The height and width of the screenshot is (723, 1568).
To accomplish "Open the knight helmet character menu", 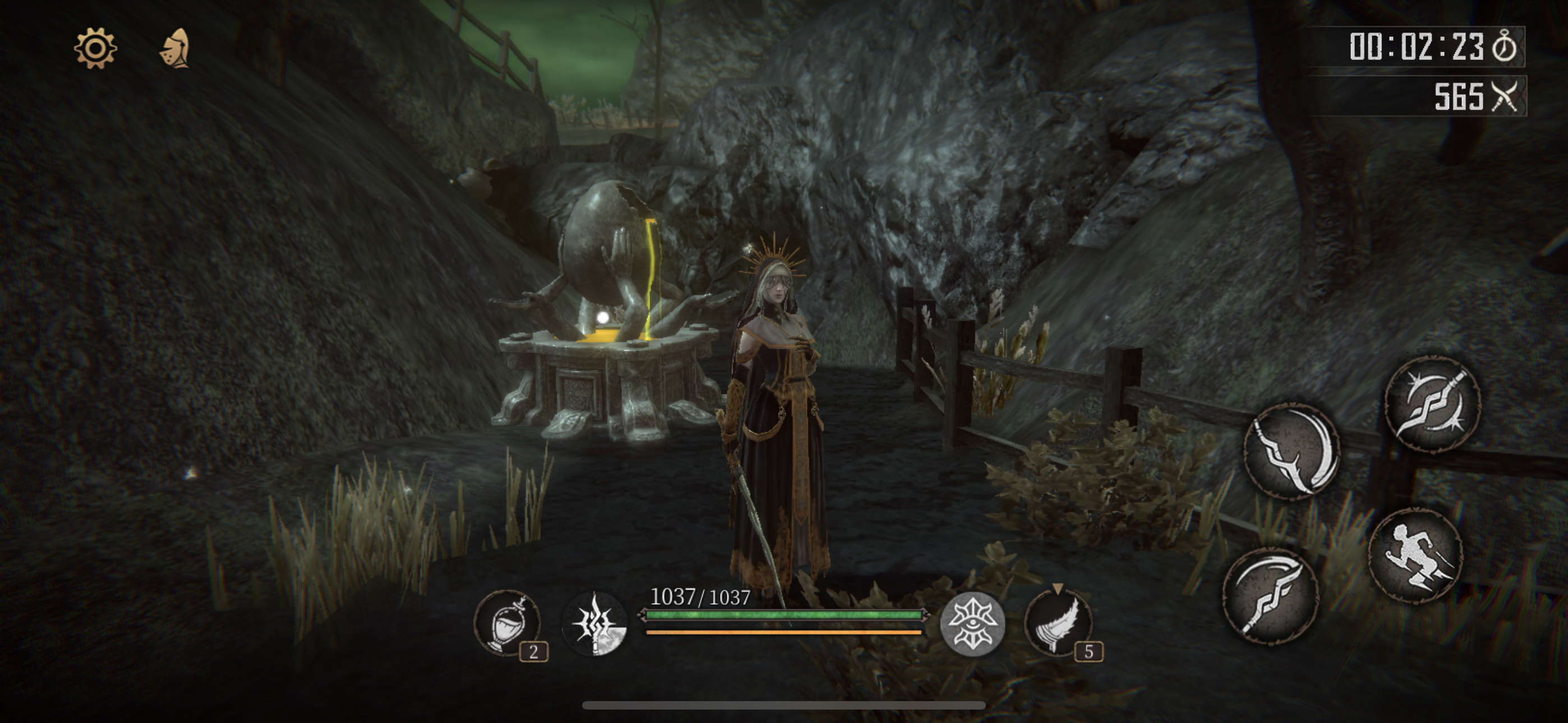I will [176, 48].
